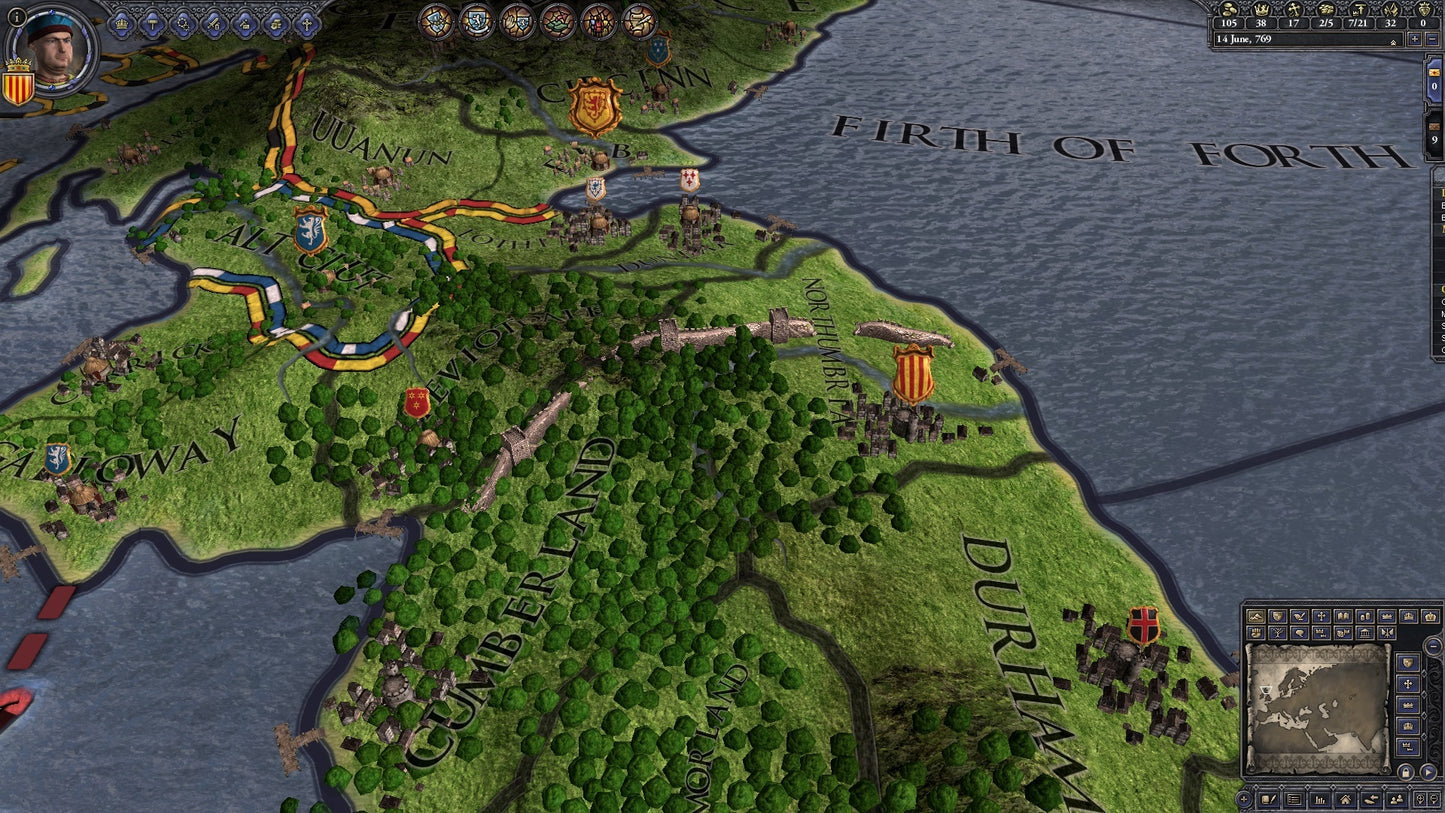
Task: Expand the date bar chevron
Action: pos(1393,40)
